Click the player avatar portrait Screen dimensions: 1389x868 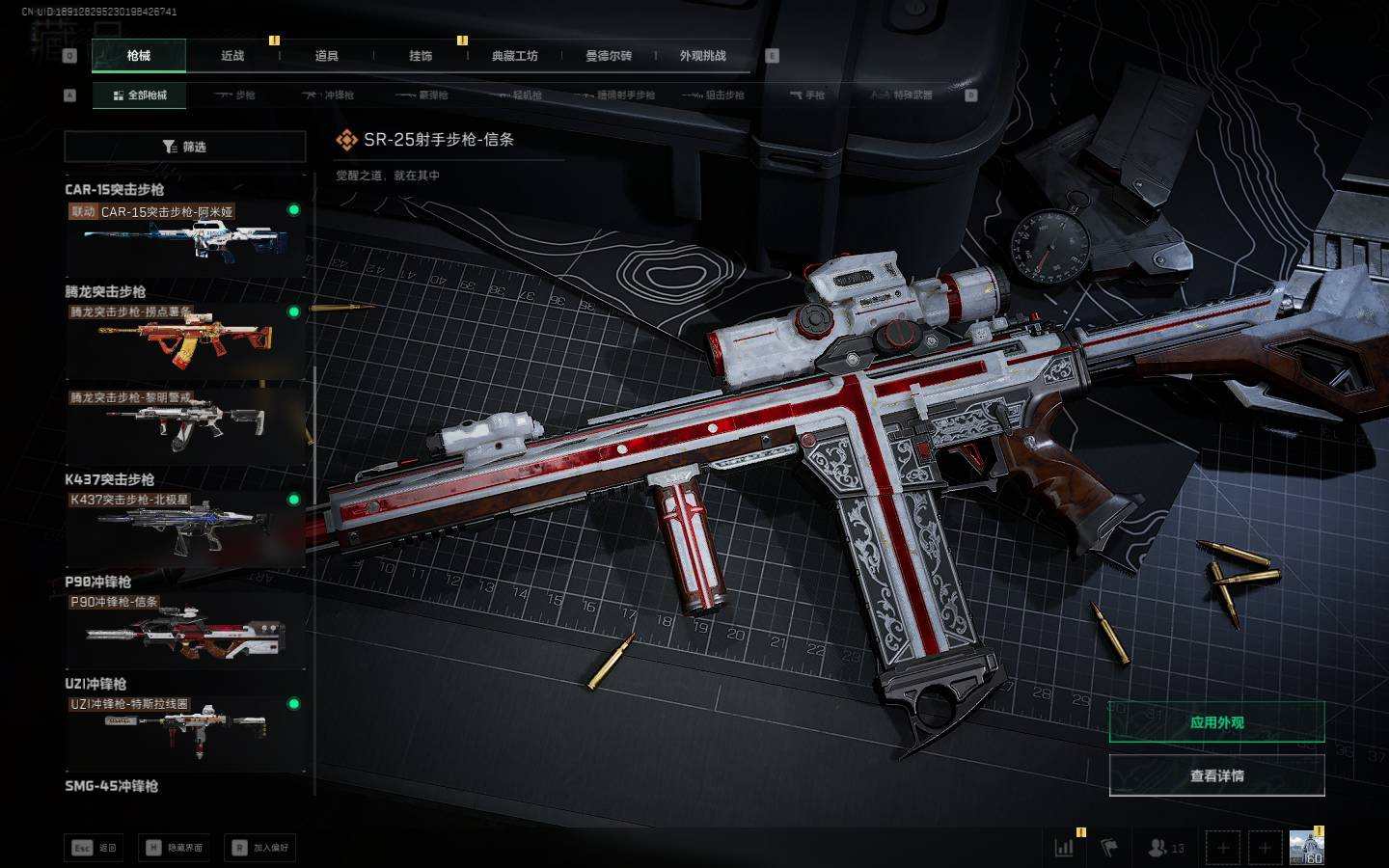point(1306,848)
